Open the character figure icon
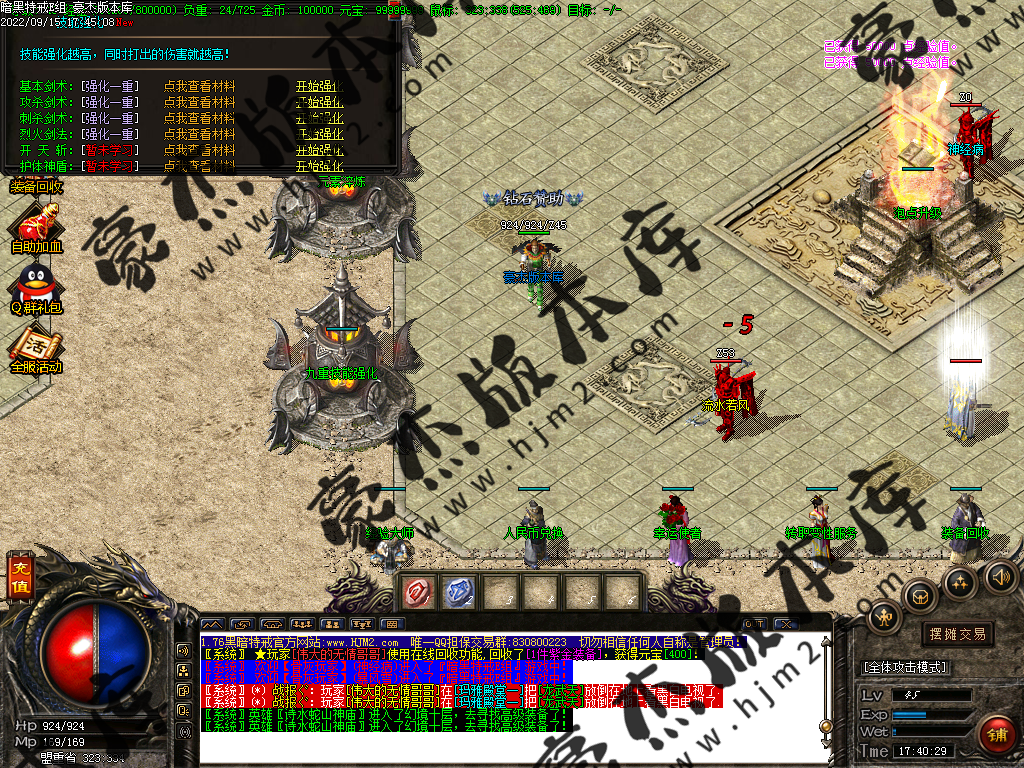The height and width of the screenshot is (768, 1024). [882, 617]
